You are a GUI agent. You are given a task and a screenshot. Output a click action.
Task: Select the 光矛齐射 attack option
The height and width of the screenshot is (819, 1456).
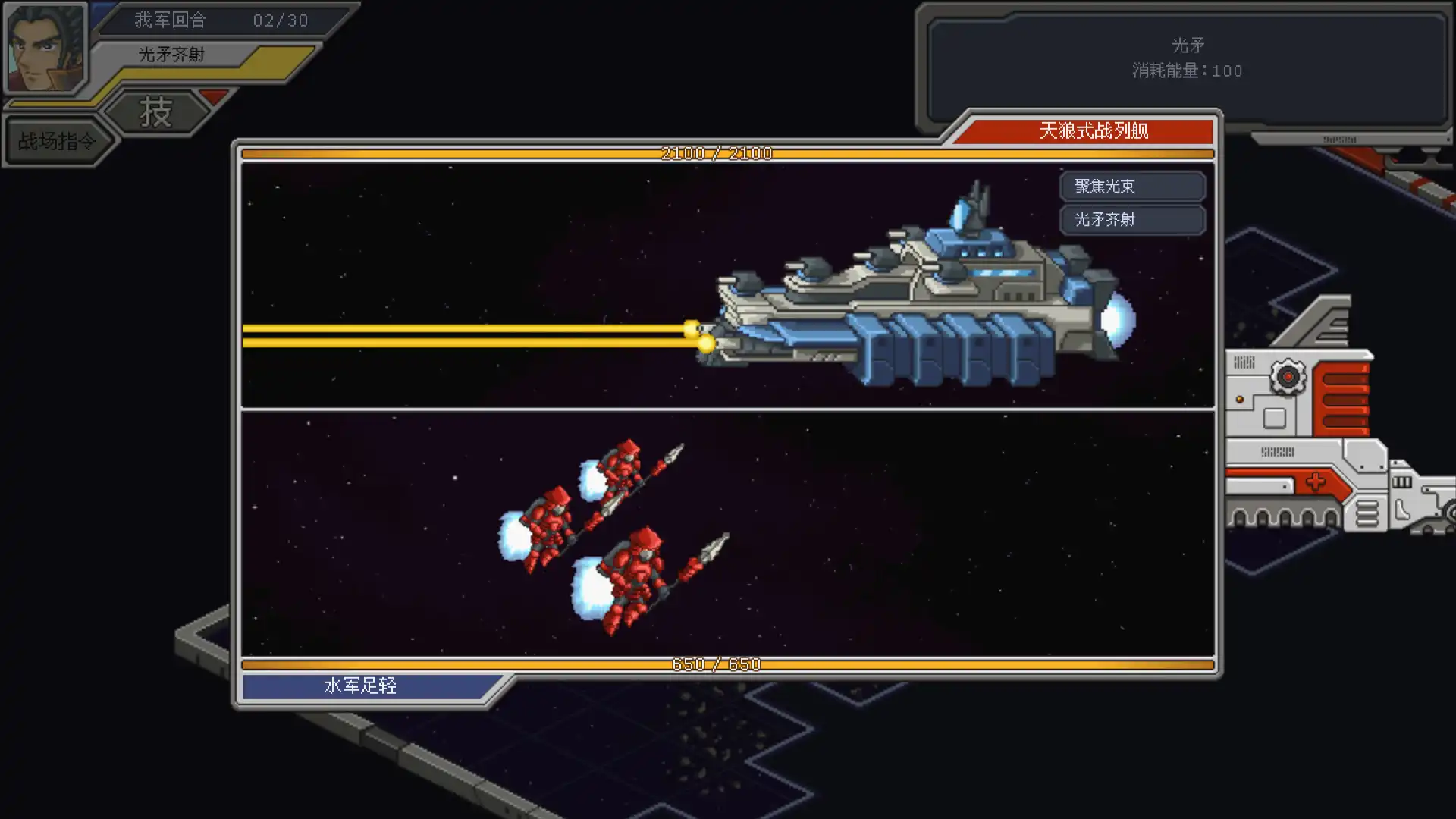click(1132, 220)
